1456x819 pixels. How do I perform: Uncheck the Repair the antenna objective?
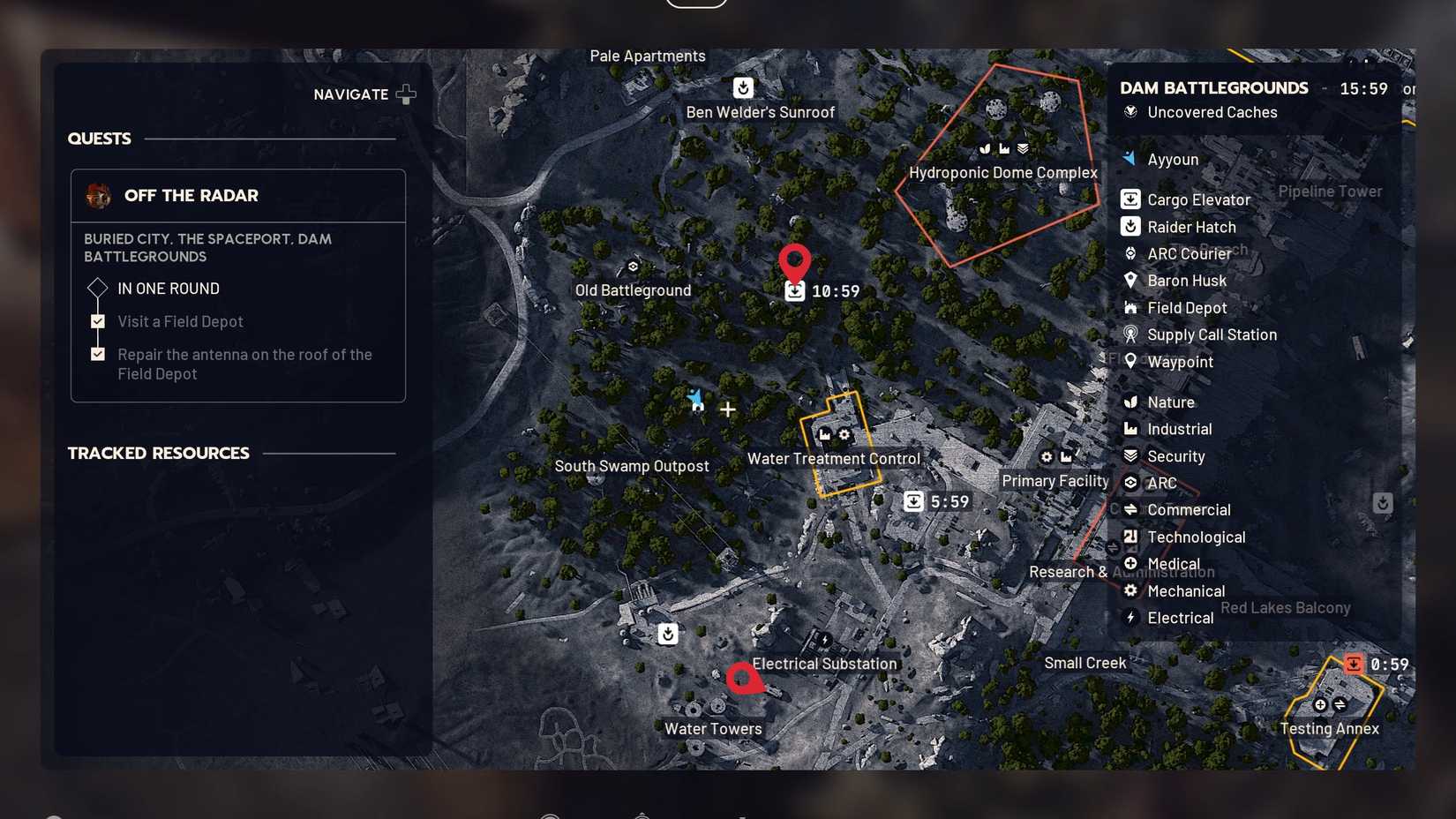(97, 353)
